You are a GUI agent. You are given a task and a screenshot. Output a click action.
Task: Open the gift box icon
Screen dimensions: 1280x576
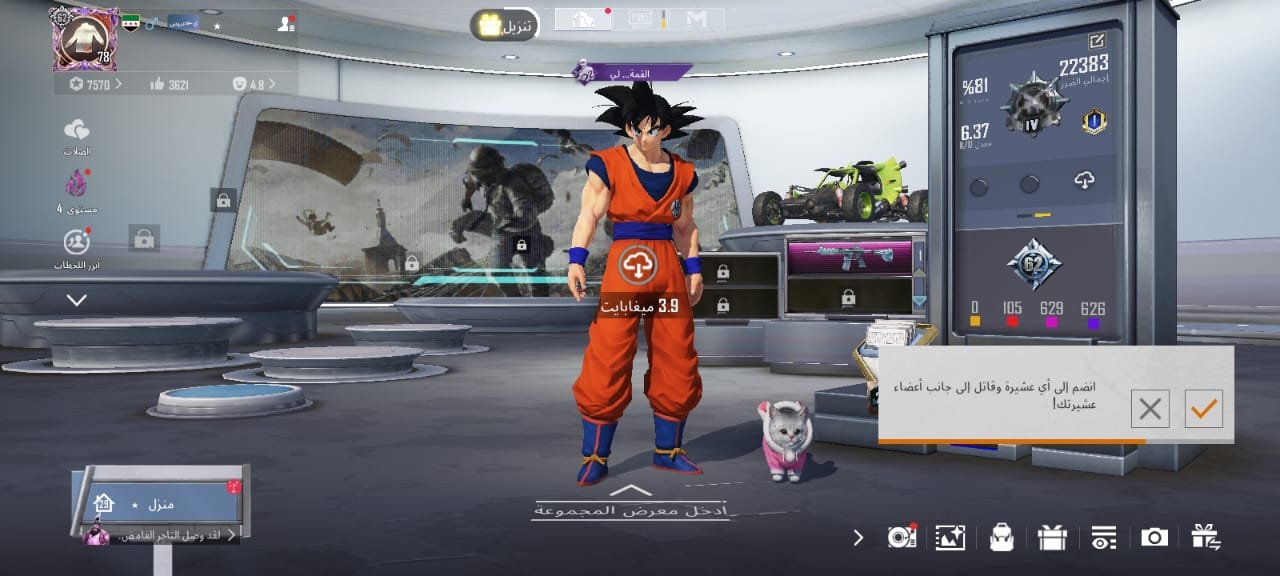pos(1052,537)
